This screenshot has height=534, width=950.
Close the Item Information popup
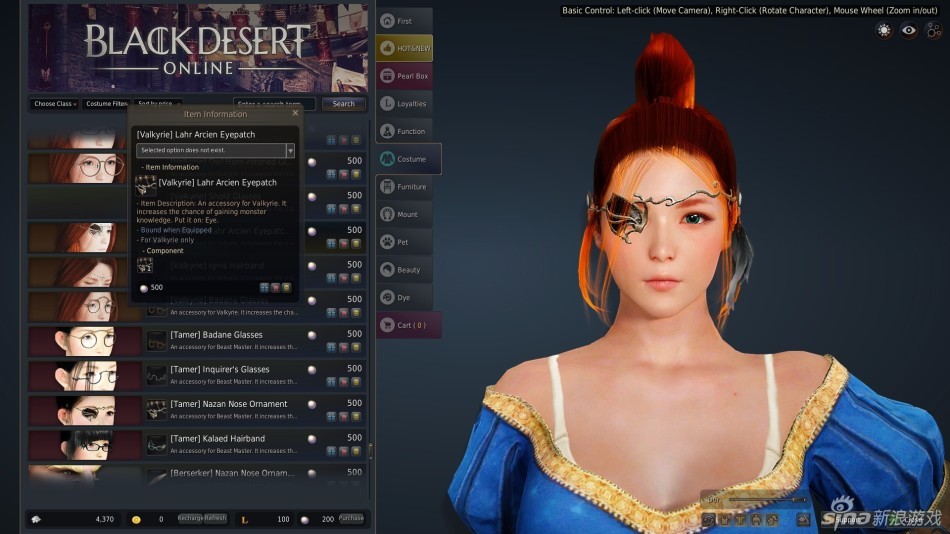coord(295,113)
